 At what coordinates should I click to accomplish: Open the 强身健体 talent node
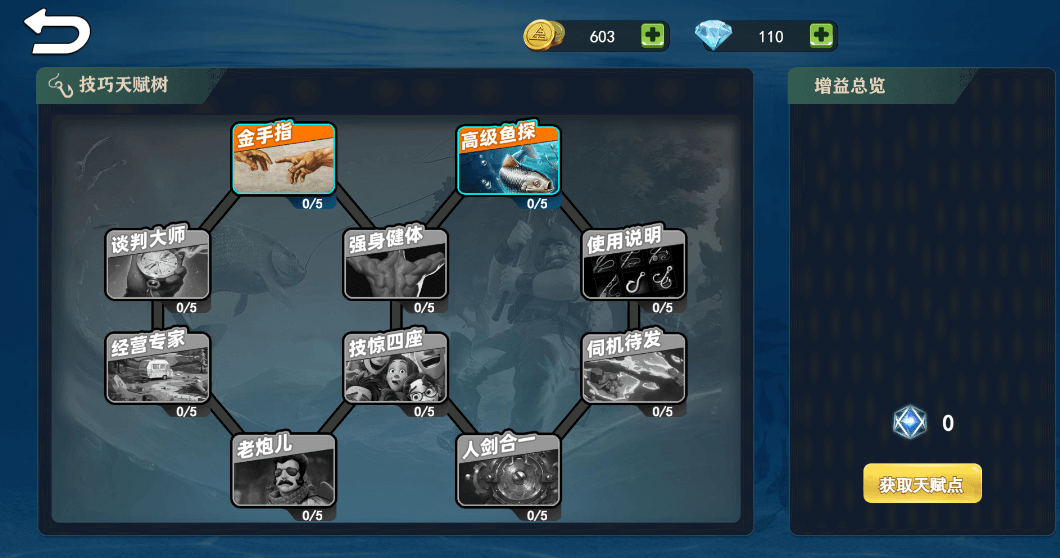pos(395,264)
